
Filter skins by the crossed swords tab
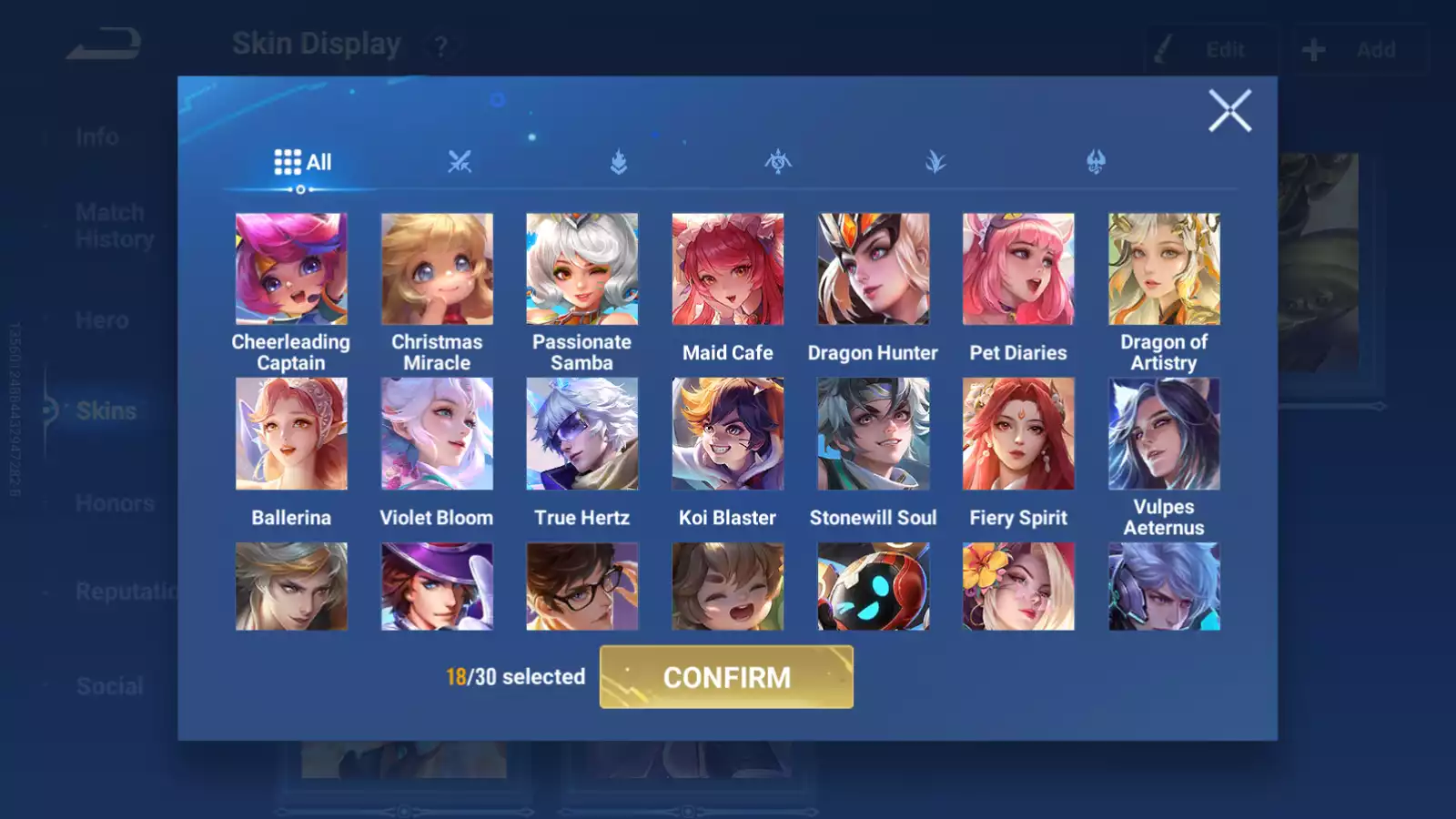point(460,162)
